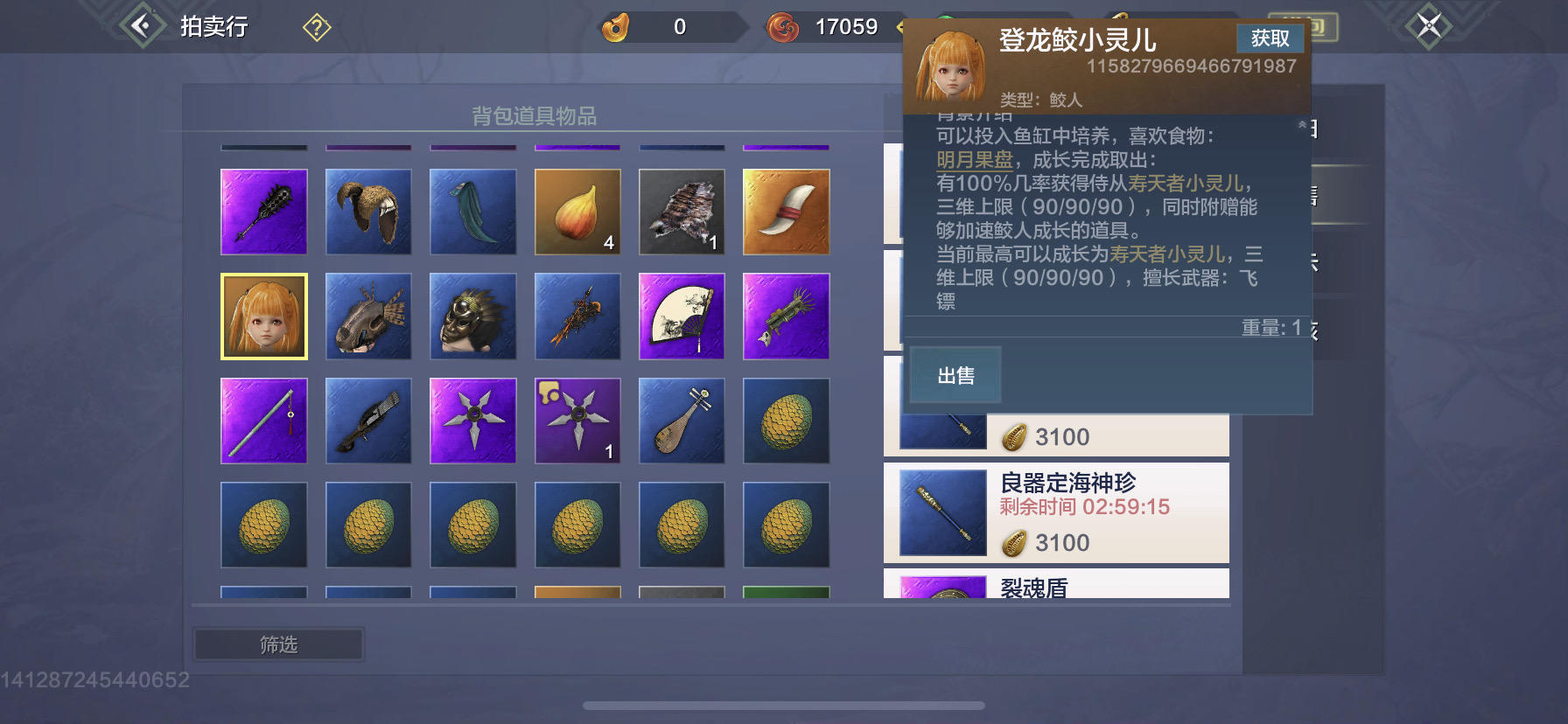Select the highlighted mermaid girl item in backpack
This screenshot has width=1568, height=724.
click(263, 317)
